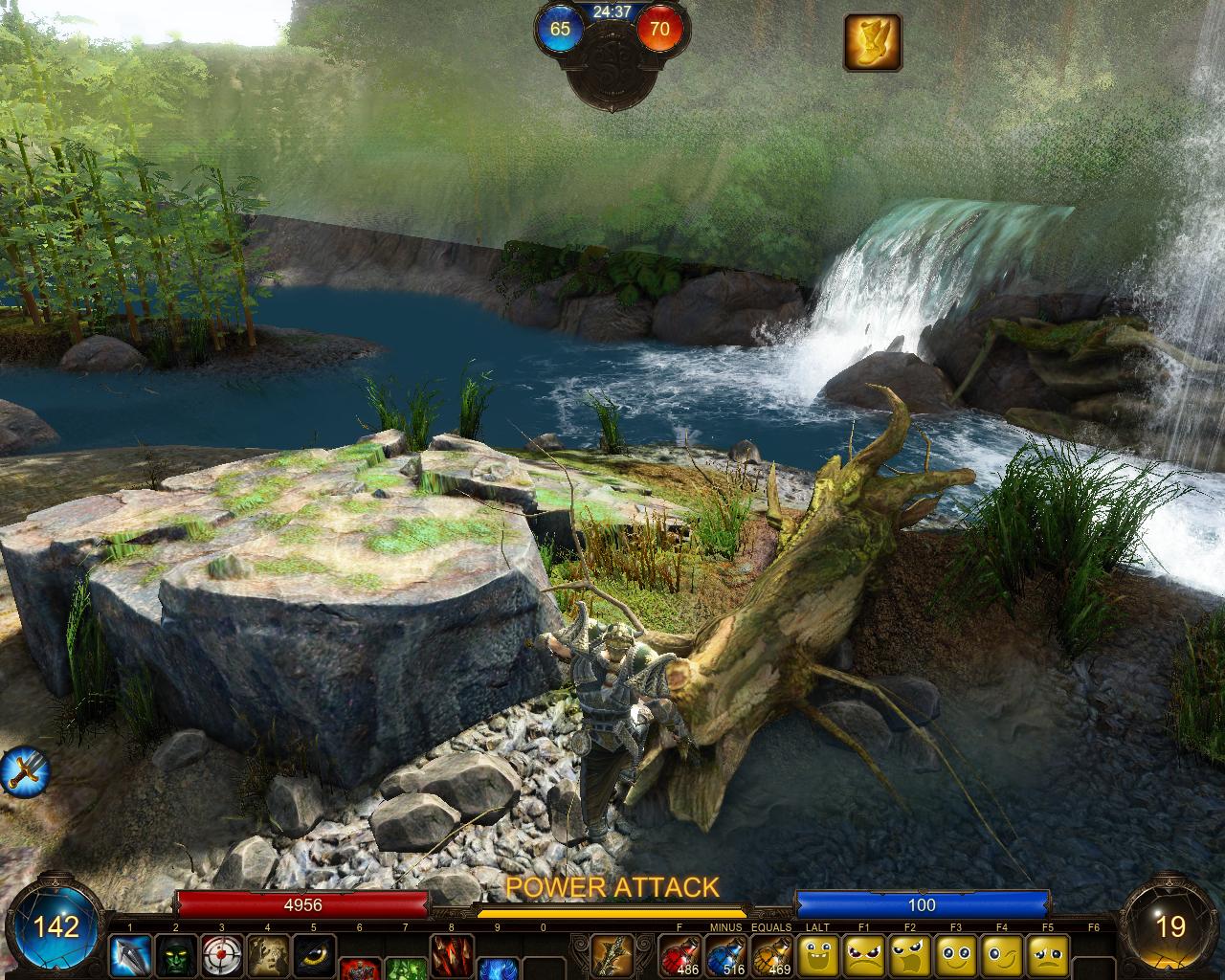This screenshot has width=1225, height=980.
Task: Use the red armored warrior skill
Action: tap(359, 967)
